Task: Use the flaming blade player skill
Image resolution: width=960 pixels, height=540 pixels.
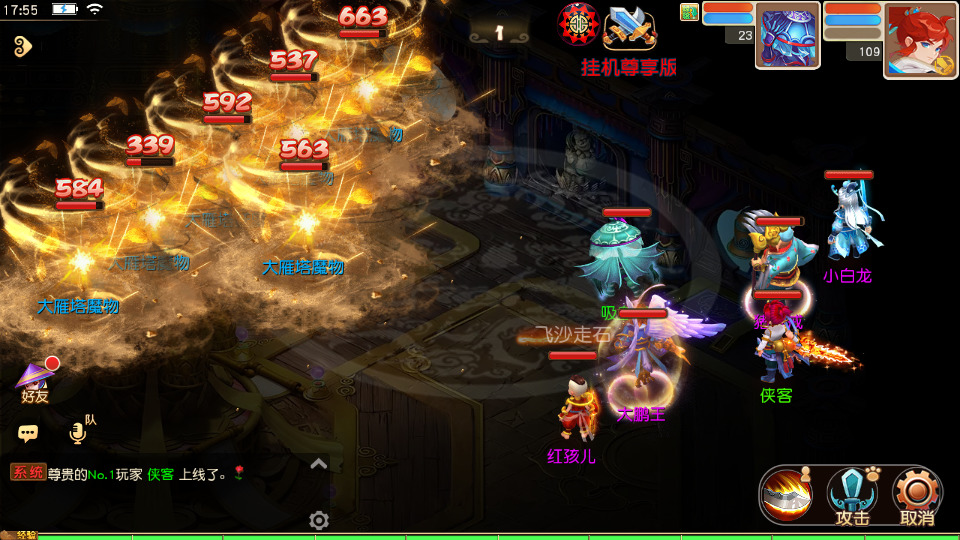Action: (786, 494)
